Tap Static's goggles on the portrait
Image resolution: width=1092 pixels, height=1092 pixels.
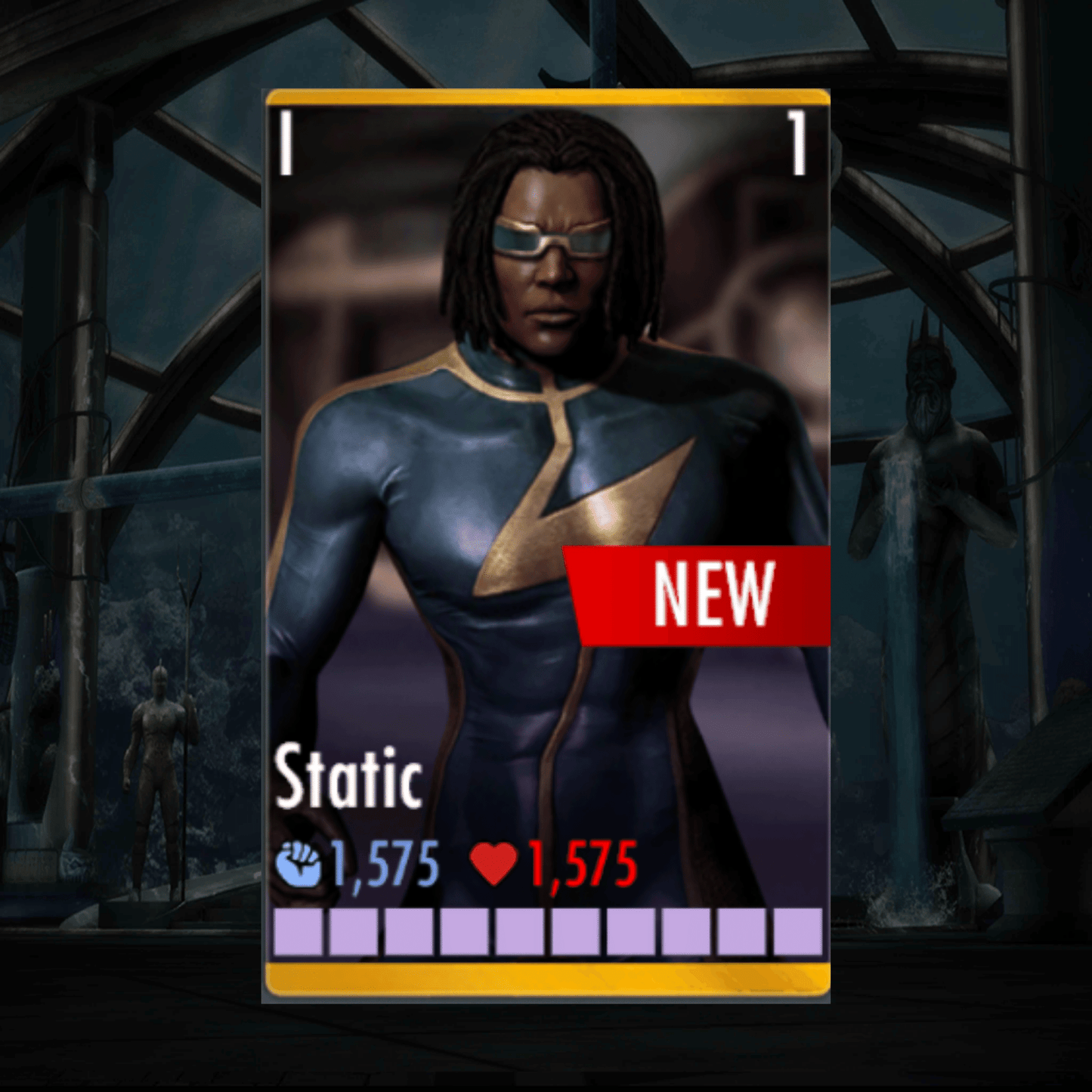click(552, 238)
